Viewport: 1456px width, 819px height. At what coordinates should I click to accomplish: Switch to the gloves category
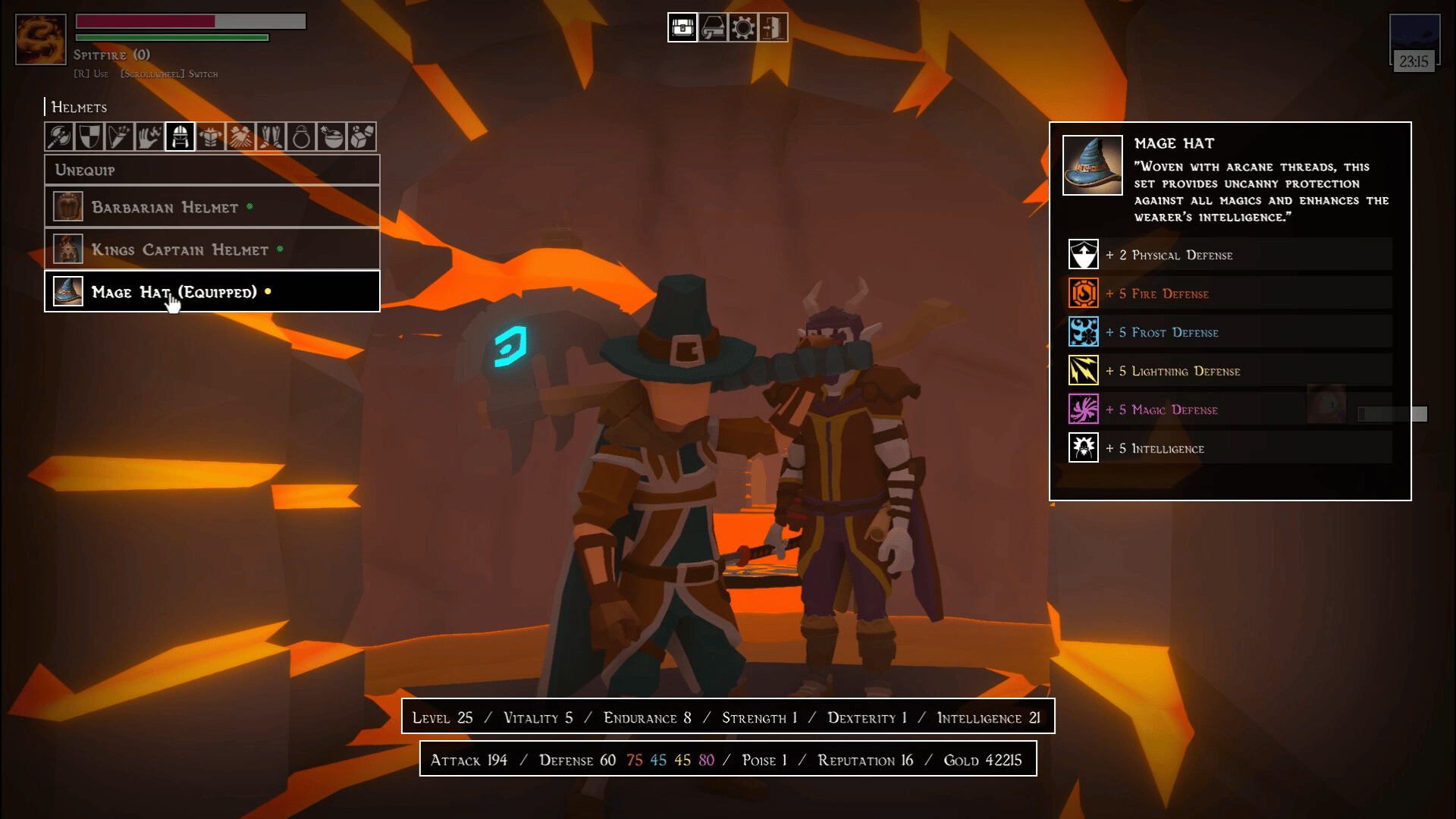click(x=240, y=137)
